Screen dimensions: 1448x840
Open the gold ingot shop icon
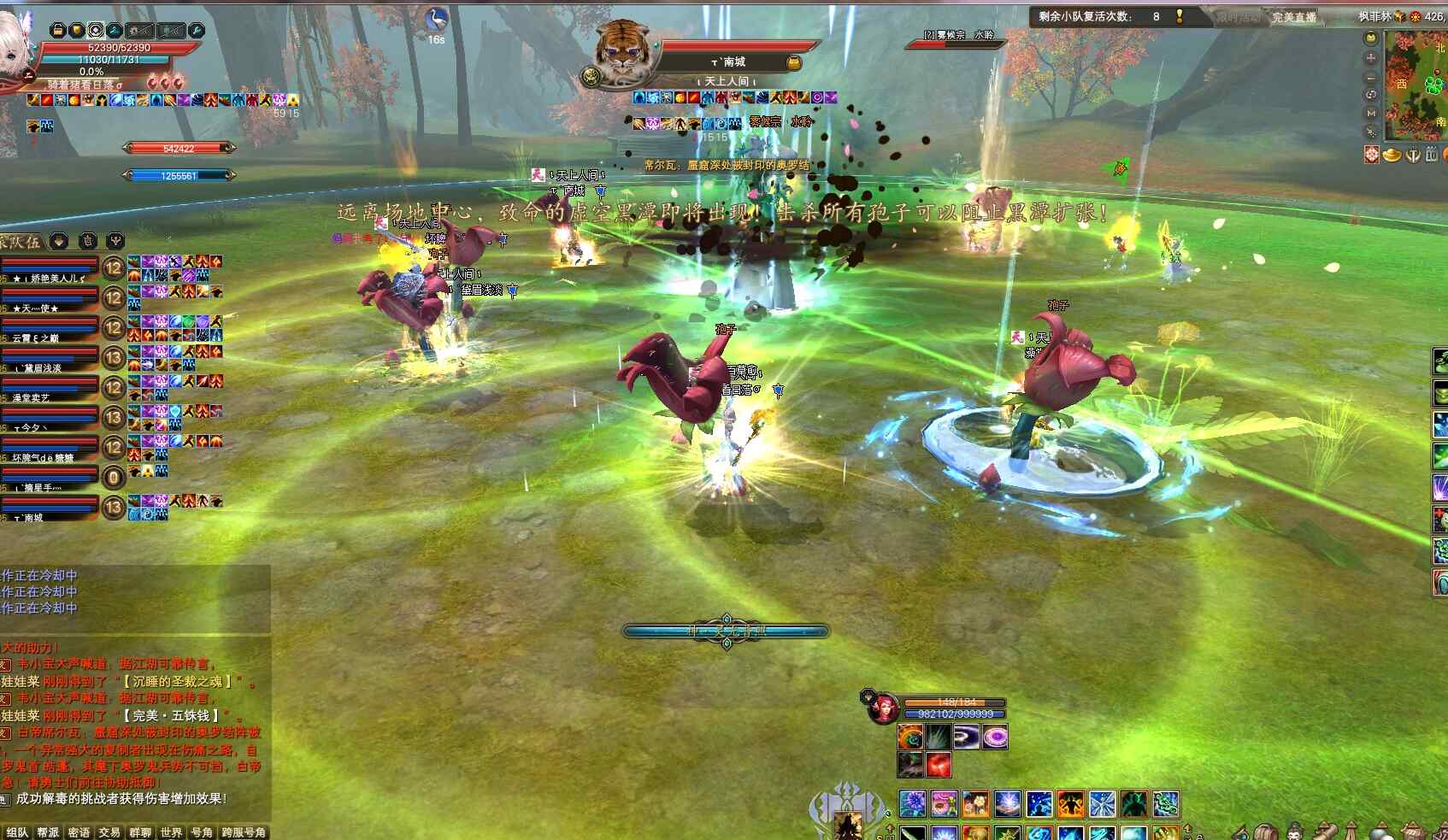point(1392,155)
